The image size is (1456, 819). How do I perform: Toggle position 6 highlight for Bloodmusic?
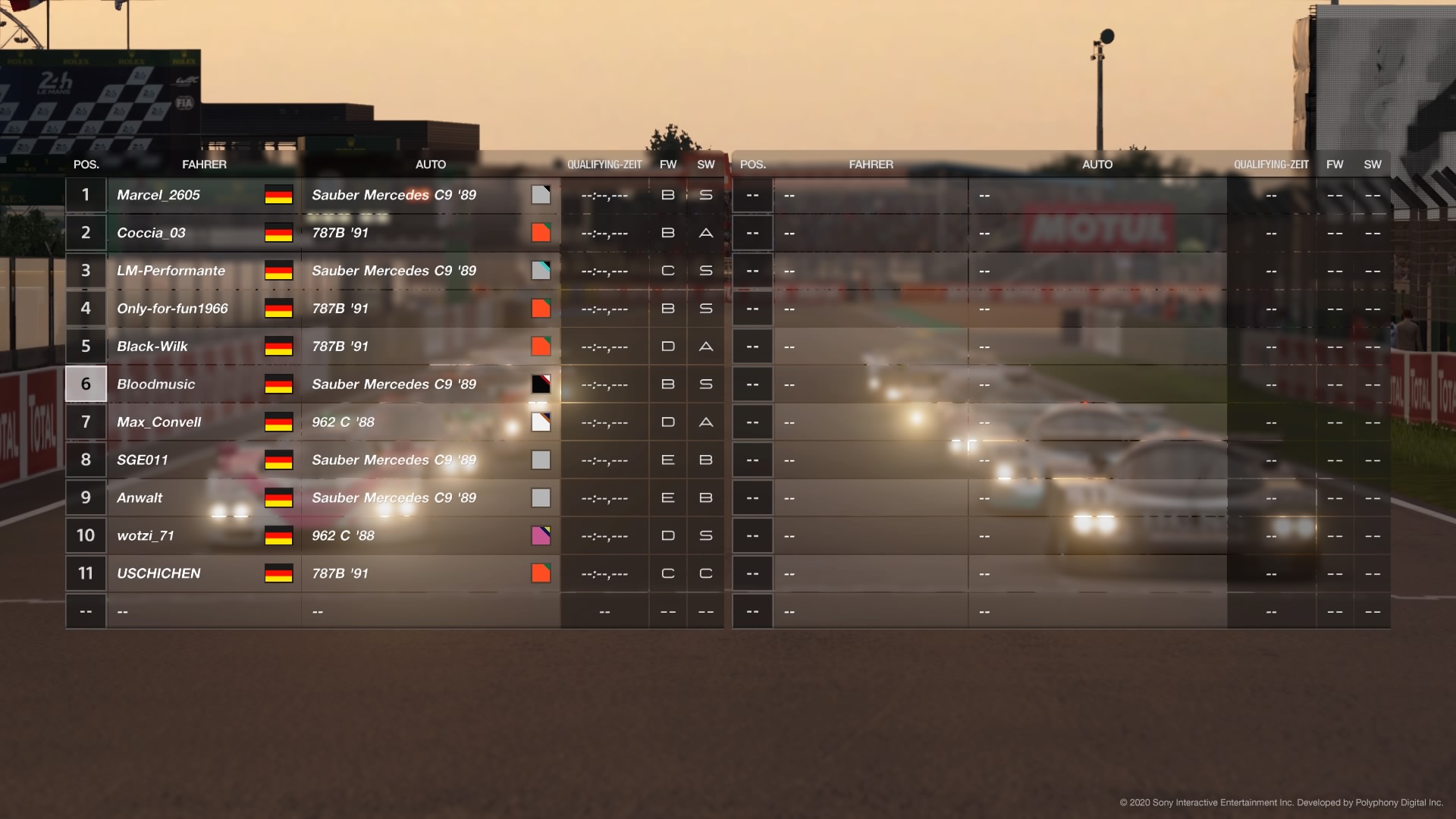(86, 384)
